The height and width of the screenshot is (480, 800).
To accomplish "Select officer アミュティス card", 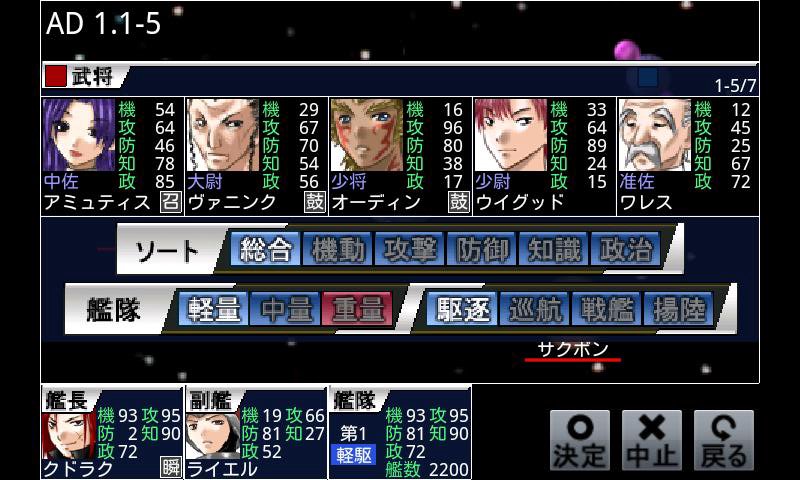I will (111, 155).
